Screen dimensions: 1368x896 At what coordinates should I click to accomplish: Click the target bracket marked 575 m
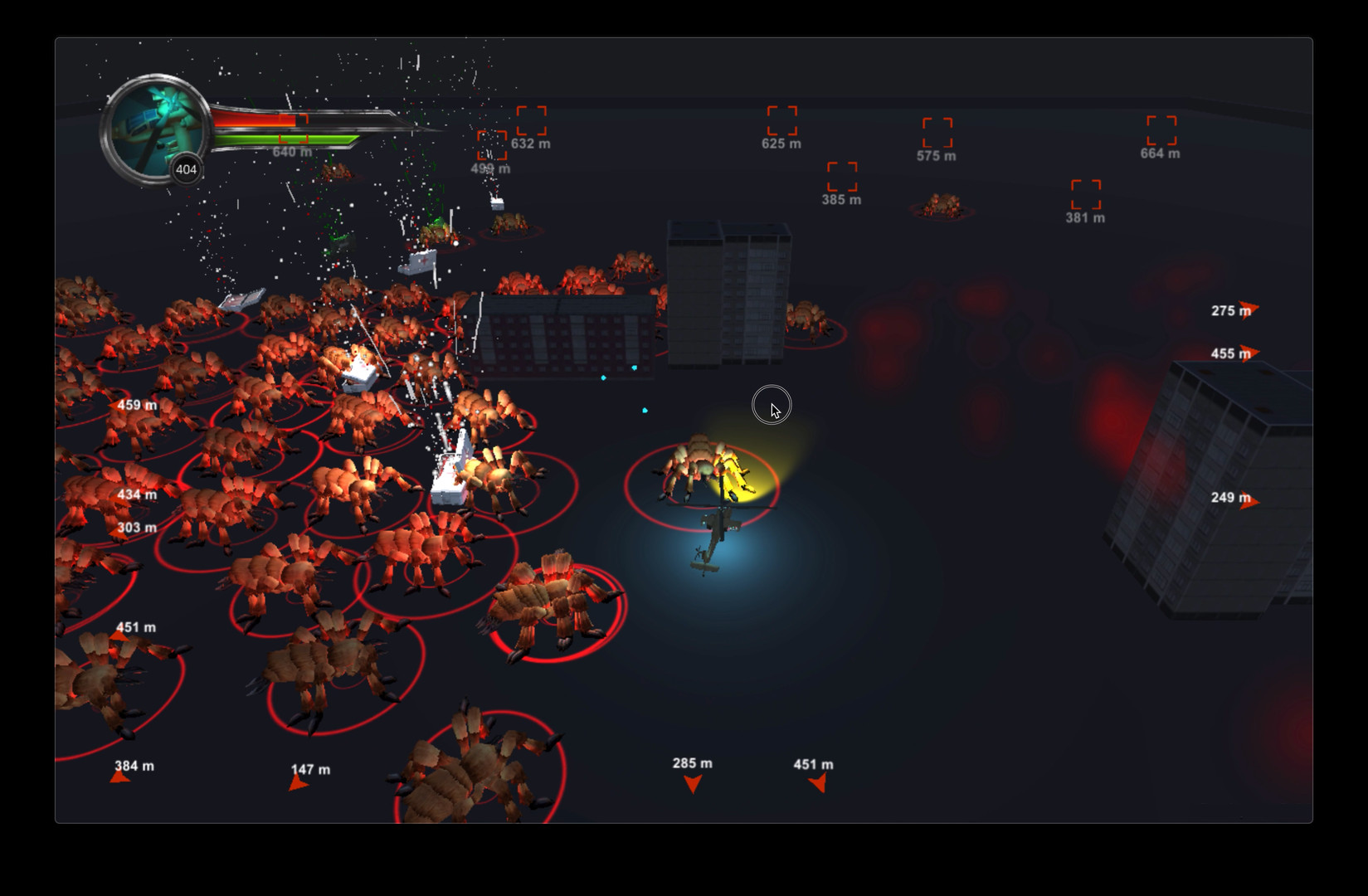(936, 133)
